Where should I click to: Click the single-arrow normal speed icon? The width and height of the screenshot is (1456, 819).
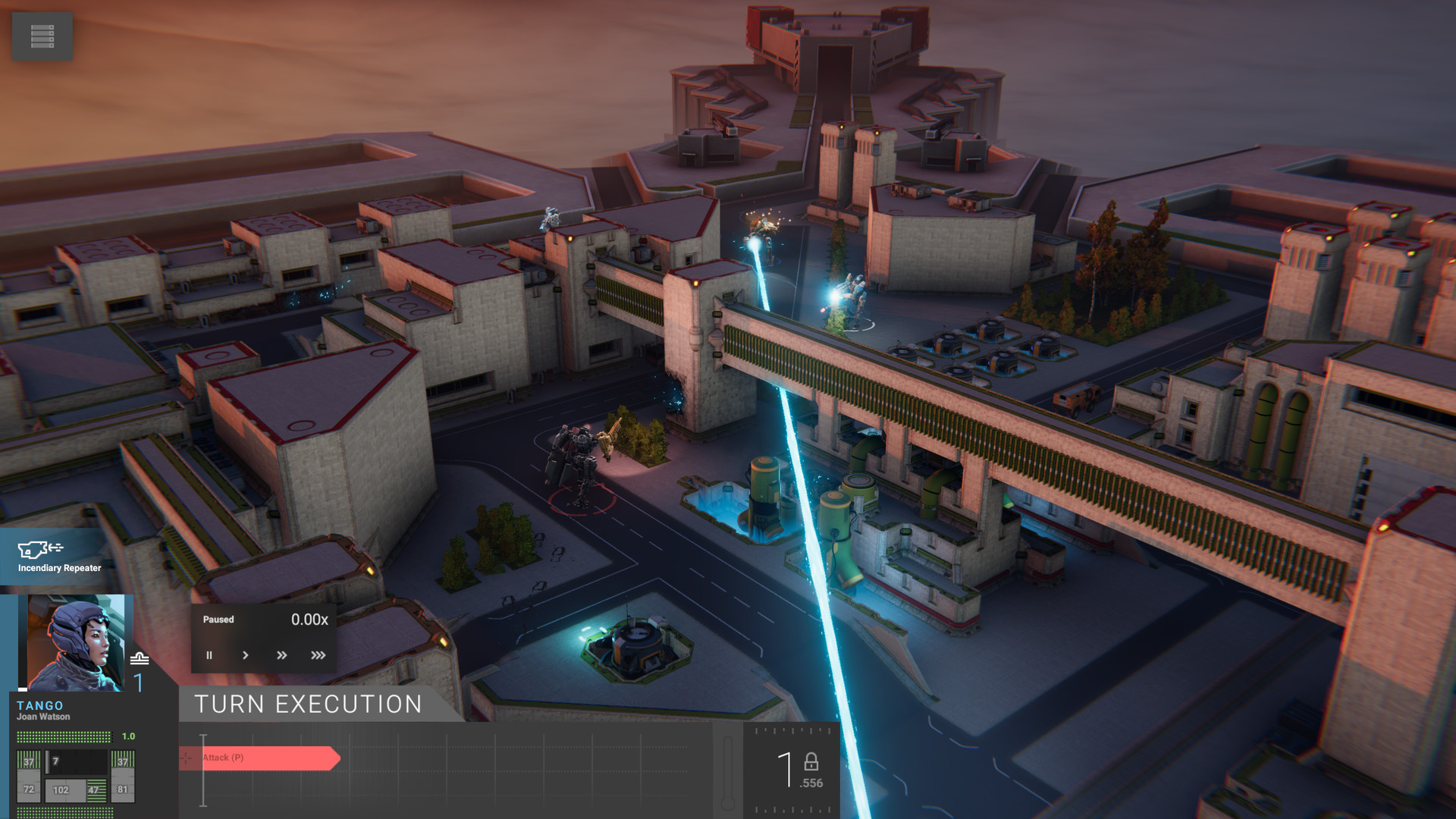coord(245,655)
